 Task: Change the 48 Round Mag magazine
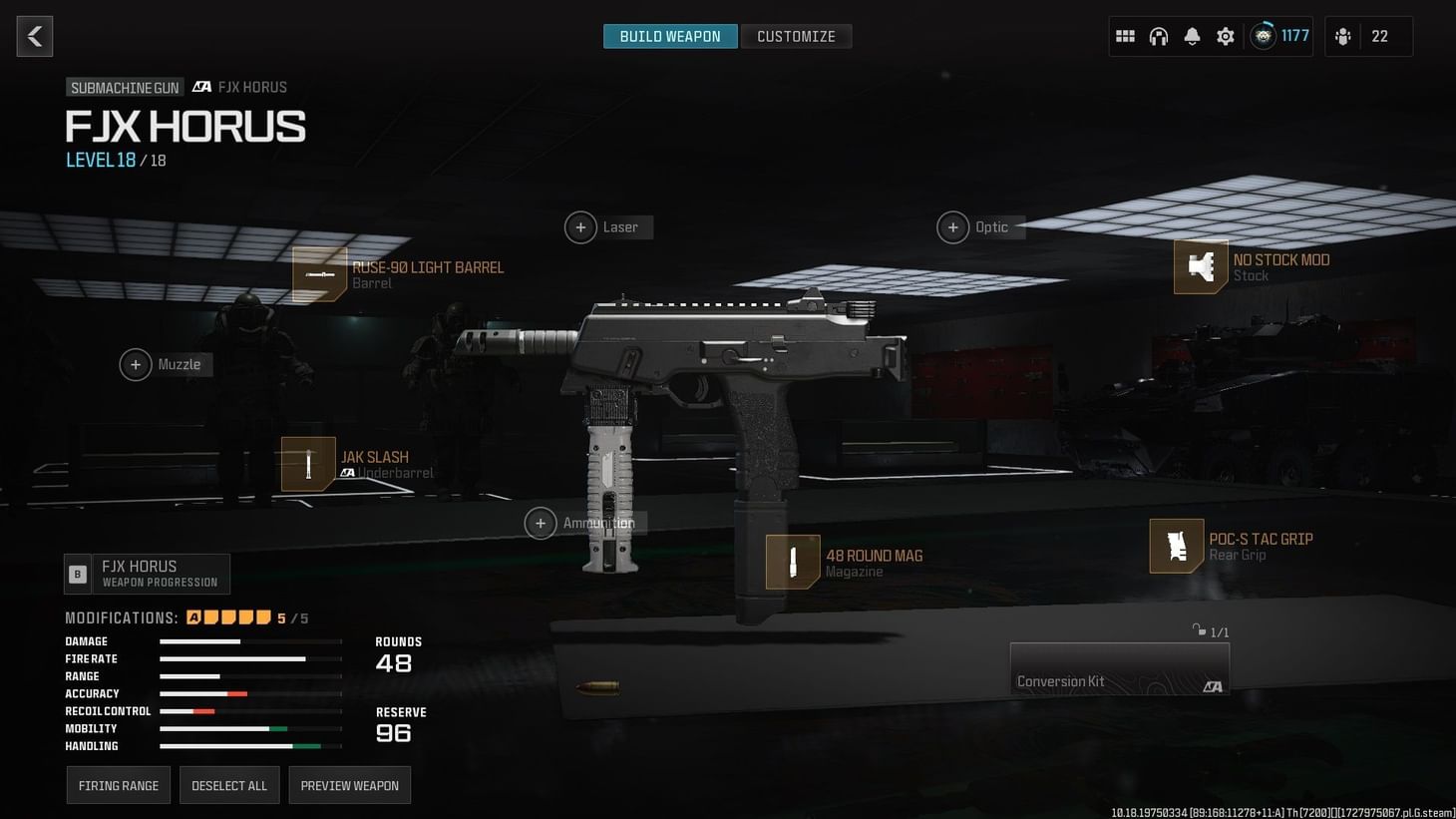(x=848, y=562)
